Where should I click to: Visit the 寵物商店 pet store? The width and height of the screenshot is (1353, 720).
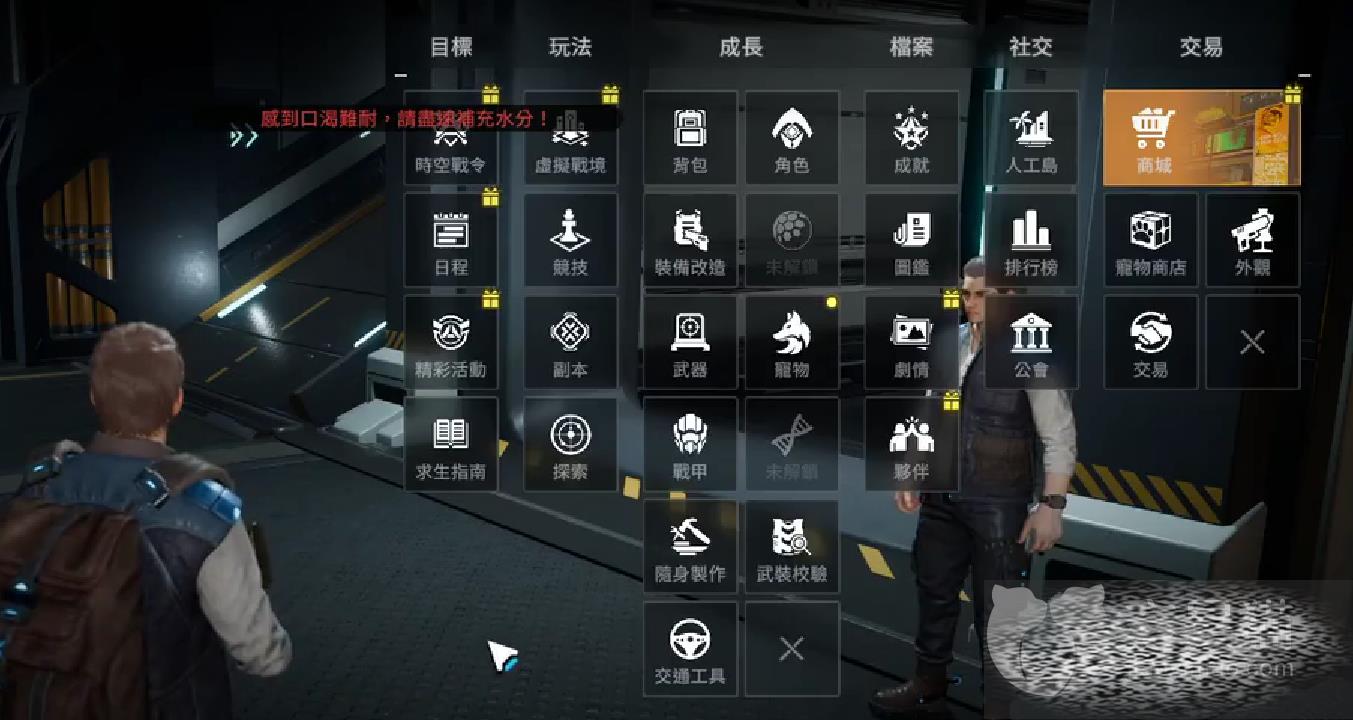[x=1150, y=240]
